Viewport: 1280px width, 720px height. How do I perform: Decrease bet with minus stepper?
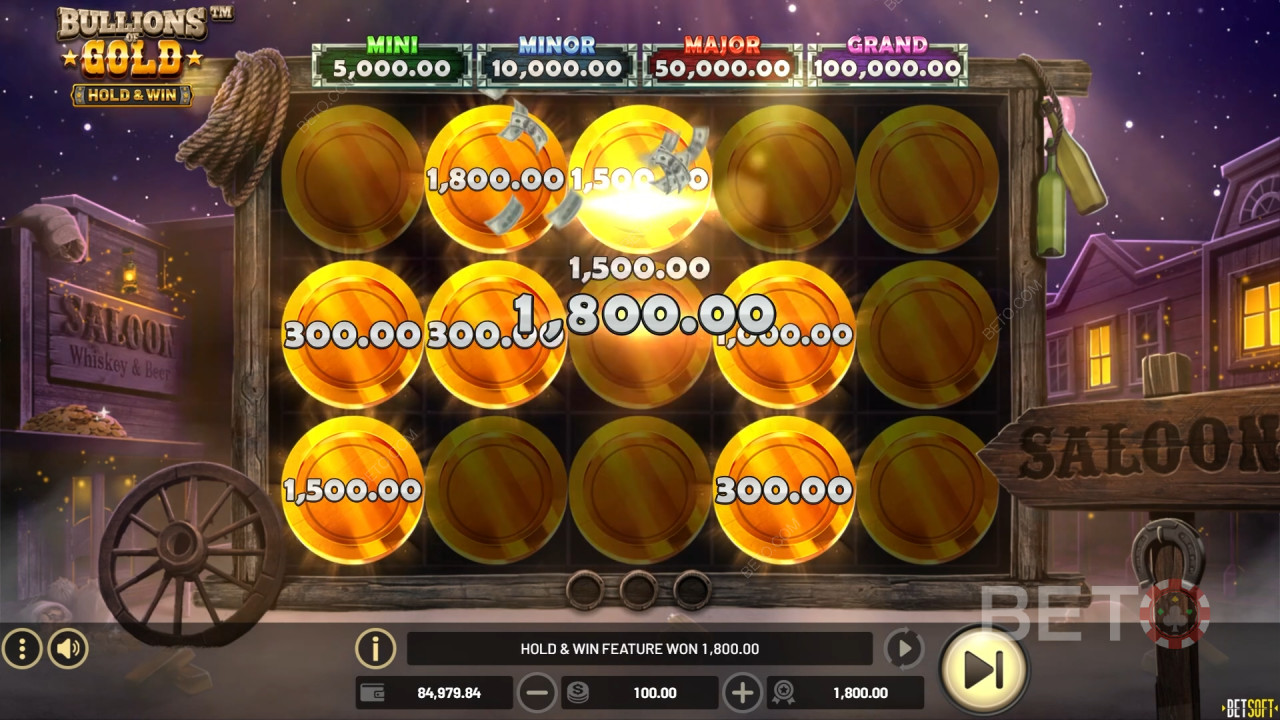pyautogui.click(x=539, y=692)
